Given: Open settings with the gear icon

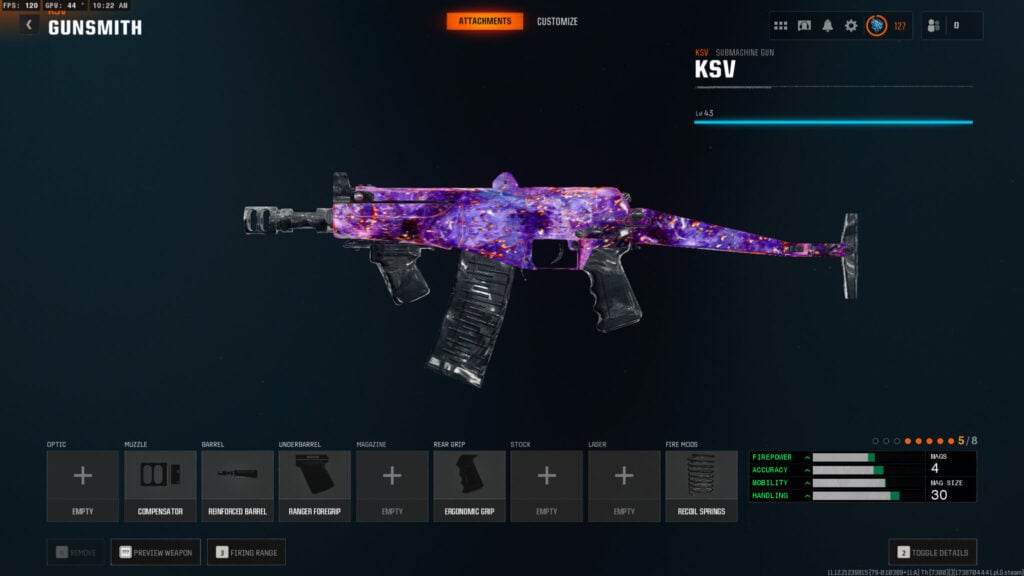Looking at the screenshot, I should pyautogui.click(x=851, y=26).
